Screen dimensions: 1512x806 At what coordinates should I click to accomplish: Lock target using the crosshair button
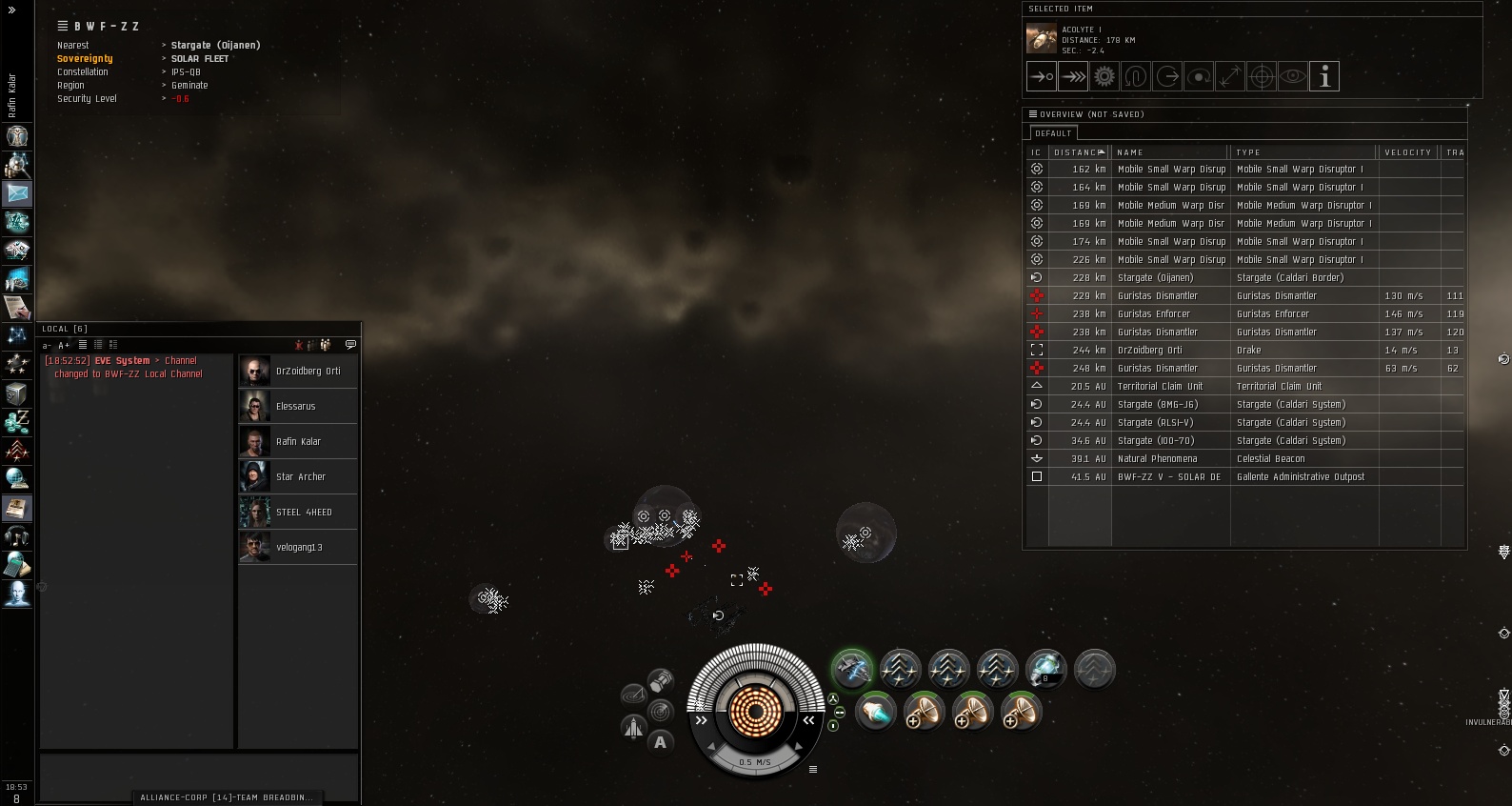pos(1262,76)
